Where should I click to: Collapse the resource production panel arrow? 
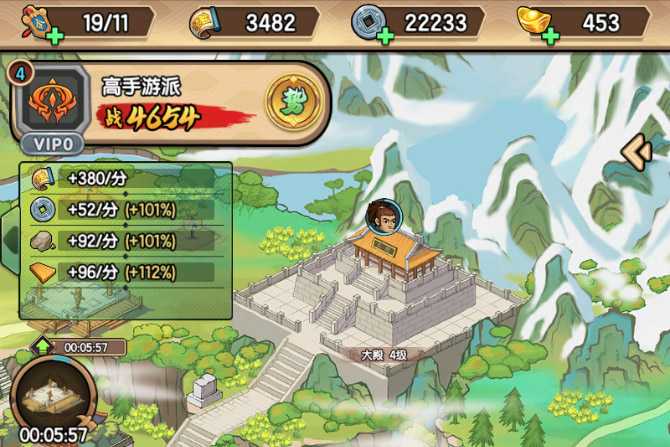[x=11, y=240]
